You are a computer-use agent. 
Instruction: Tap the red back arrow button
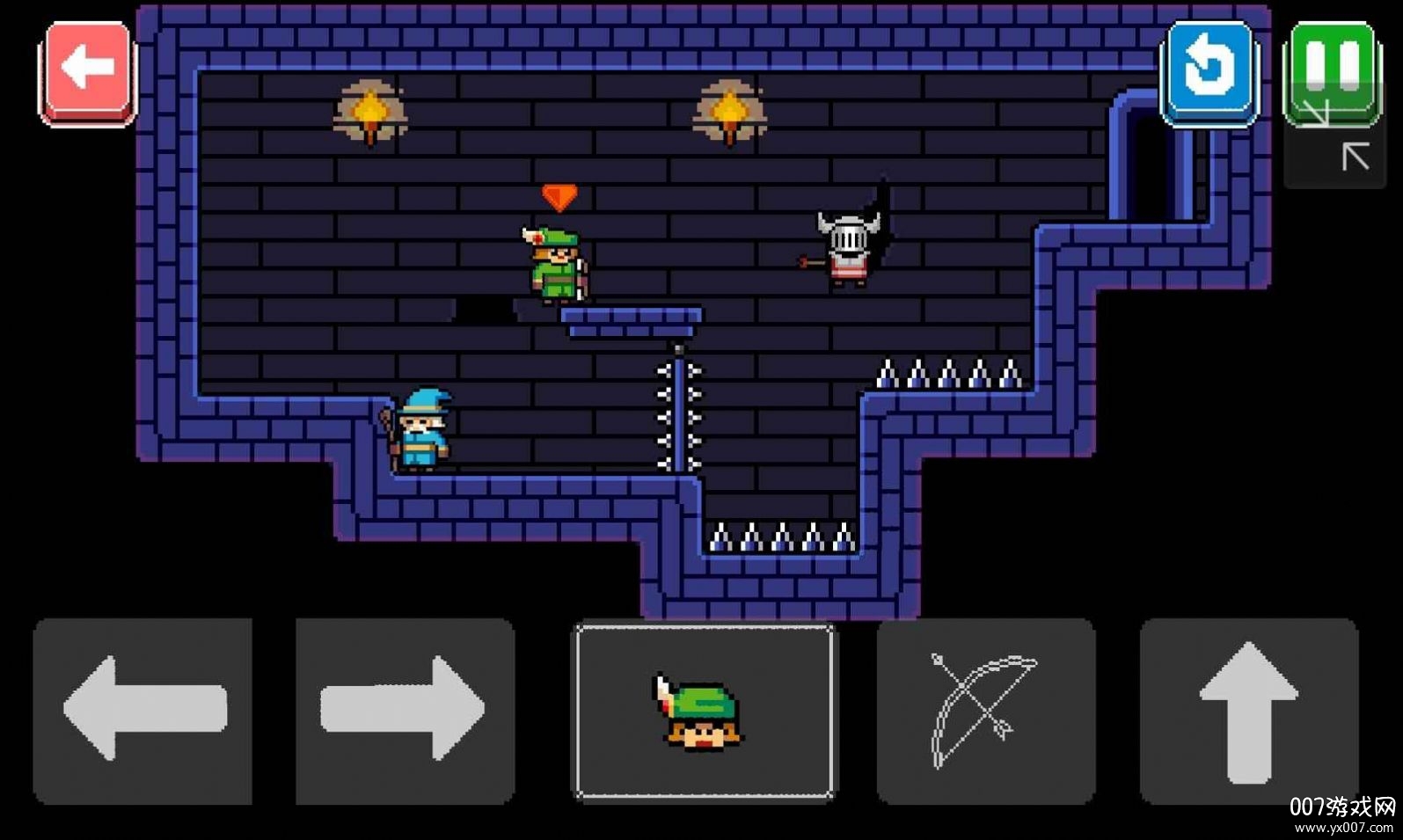(x=87, y=70)
